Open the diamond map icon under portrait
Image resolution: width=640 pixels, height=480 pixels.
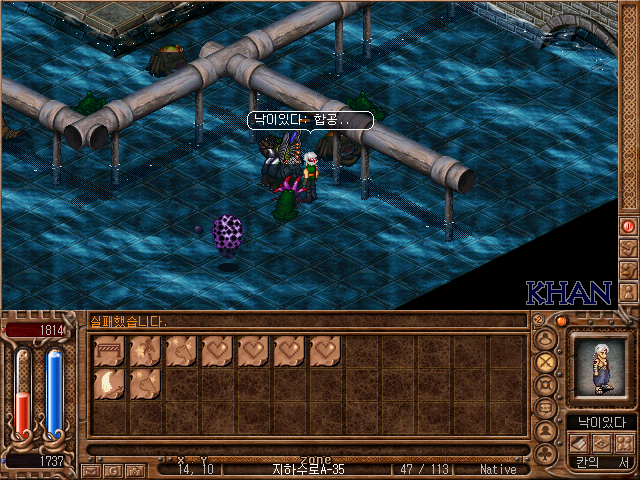(600, 443)
